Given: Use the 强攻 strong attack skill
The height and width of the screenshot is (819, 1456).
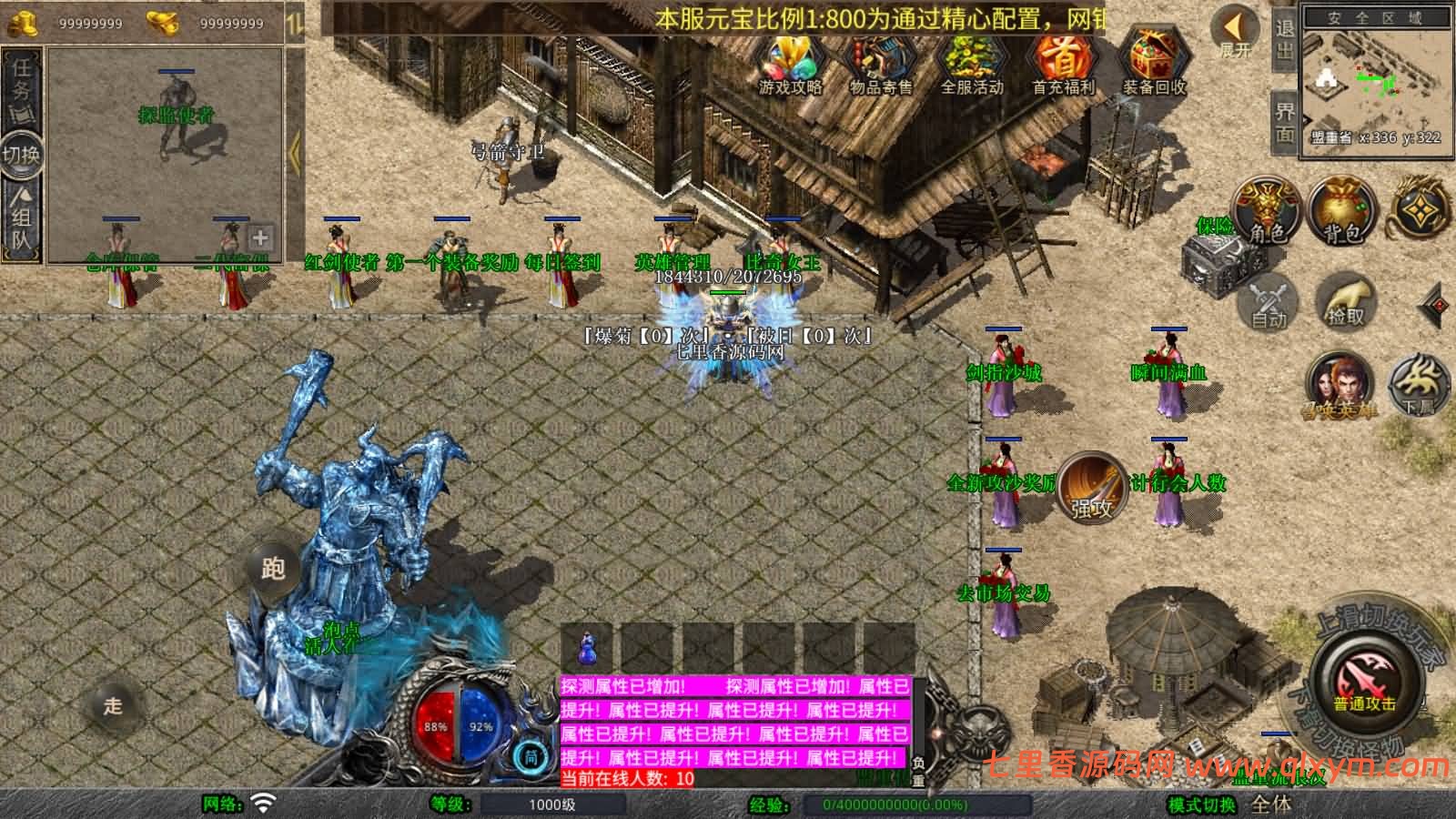Looking at the screenshot, I should coord(1091,489).
